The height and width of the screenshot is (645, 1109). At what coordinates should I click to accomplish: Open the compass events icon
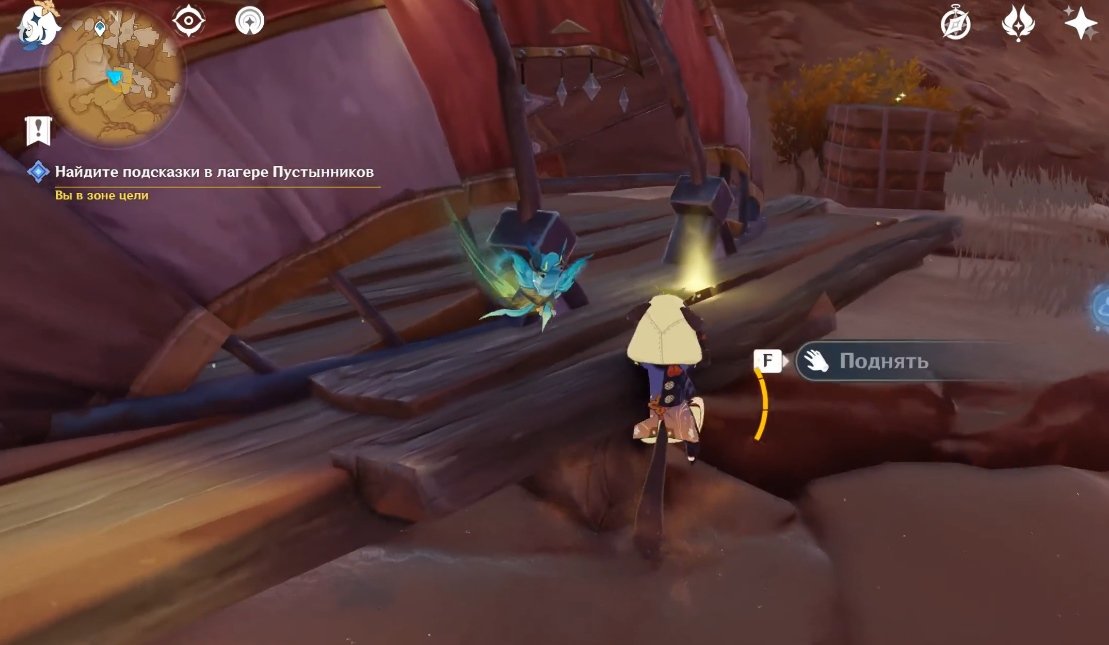coord(956,24)
